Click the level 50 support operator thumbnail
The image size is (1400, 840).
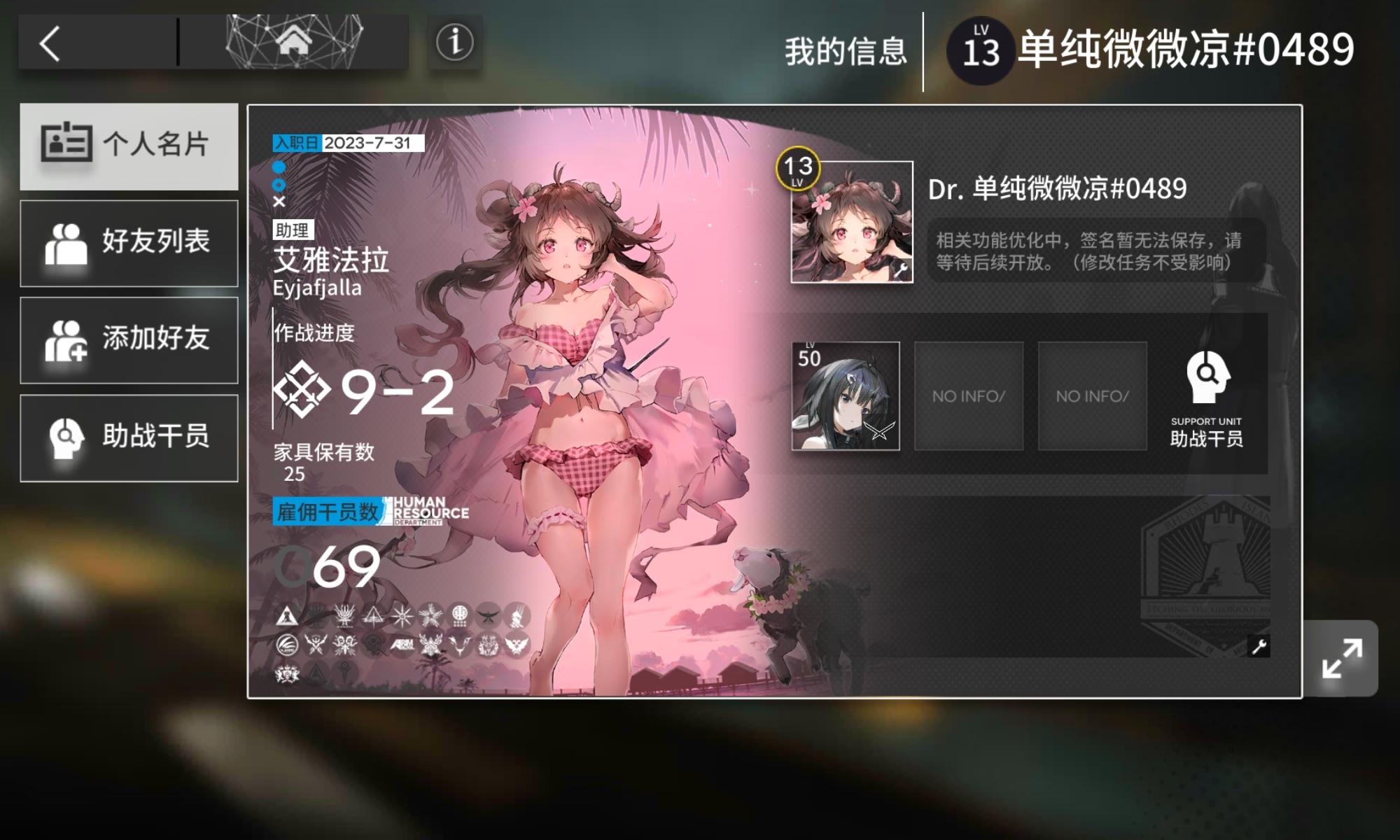[x=846, y=395]
